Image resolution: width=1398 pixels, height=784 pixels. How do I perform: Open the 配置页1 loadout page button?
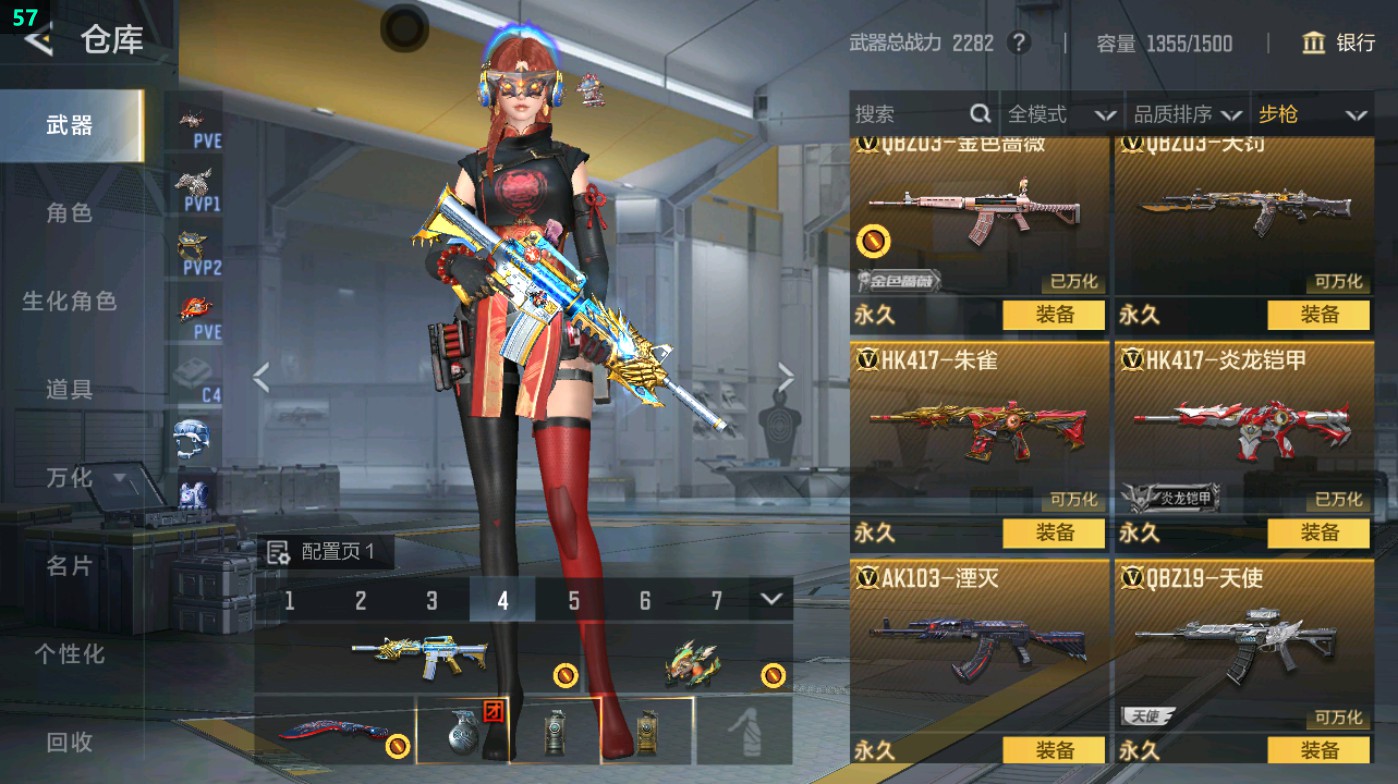[x=322, y=552]
